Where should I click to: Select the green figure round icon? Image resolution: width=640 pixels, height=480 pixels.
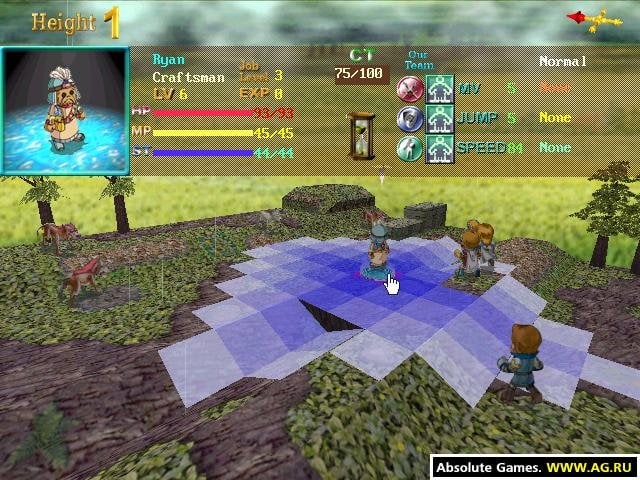point(410,148)
